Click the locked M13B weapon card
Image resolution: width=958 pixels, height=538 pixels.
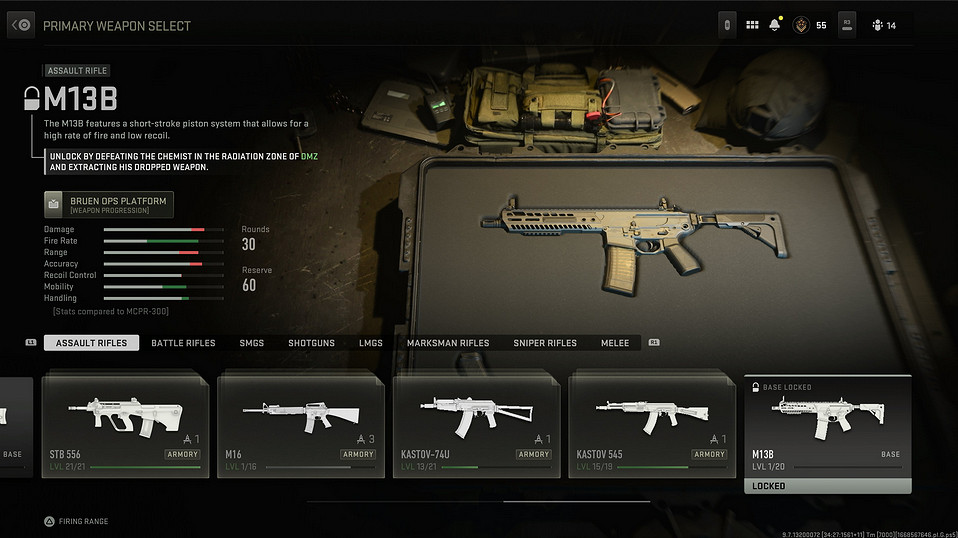pyautogui.click(x=828, y=434)
